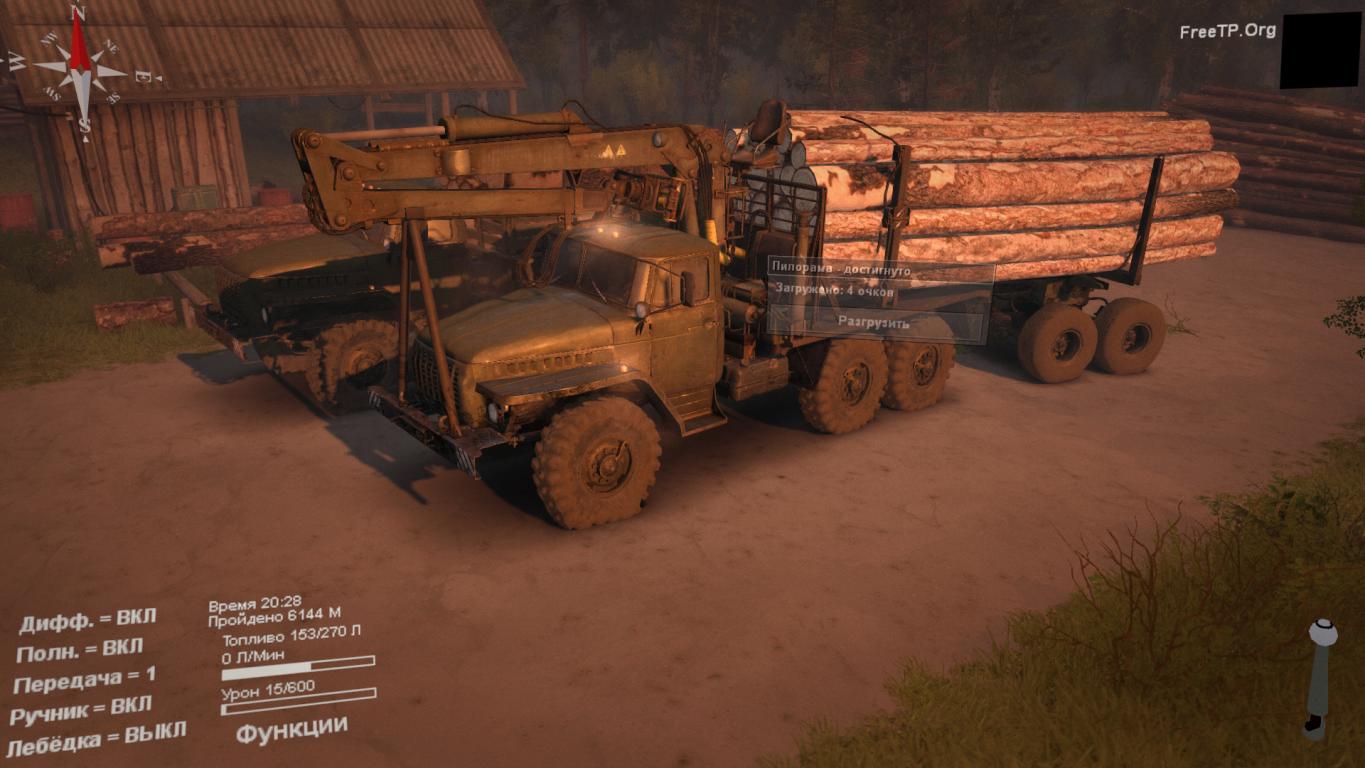This screenshot has height=768, width=1365.
Task: Click the gear shifter knob icon
Action: click(x=1322, y=633)
